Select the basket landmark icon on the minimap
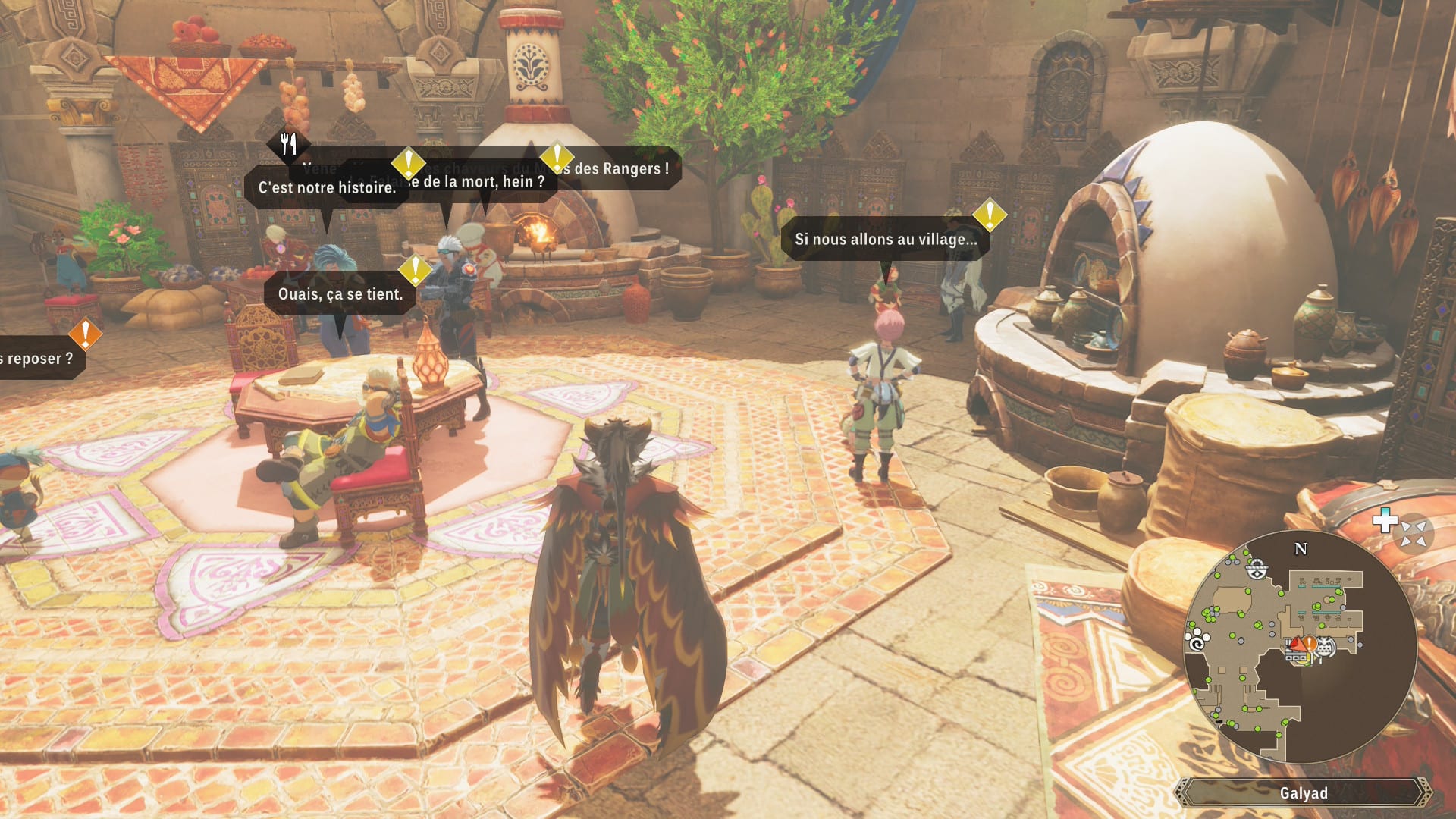The width and height of the screenshot is (1456, 819). pos(1257,569)
